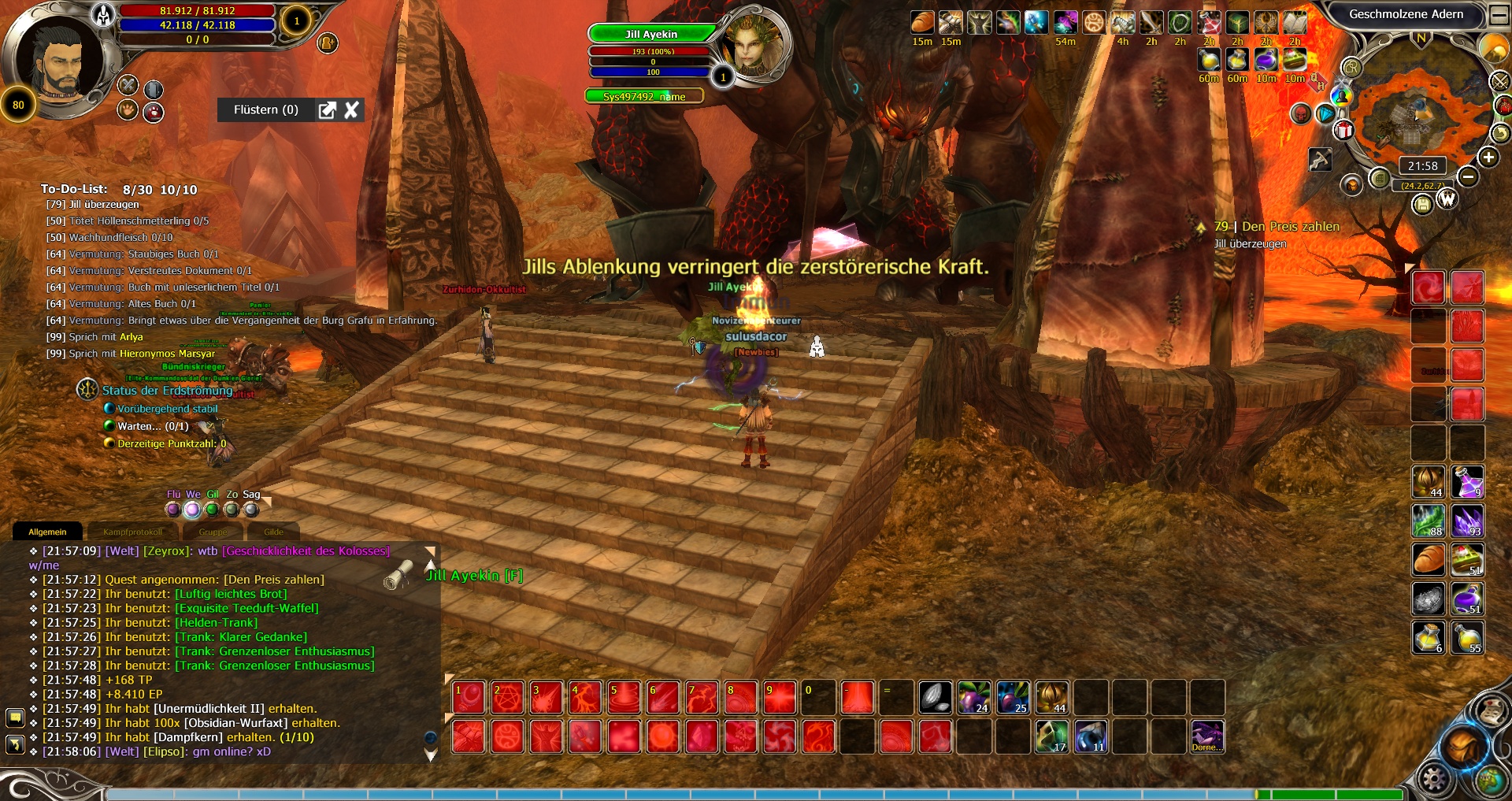Image resolution: width=1512 pixels, height=801 pixels.
Task: Open the backpack bag icon
Action: tap(1462, 744)
